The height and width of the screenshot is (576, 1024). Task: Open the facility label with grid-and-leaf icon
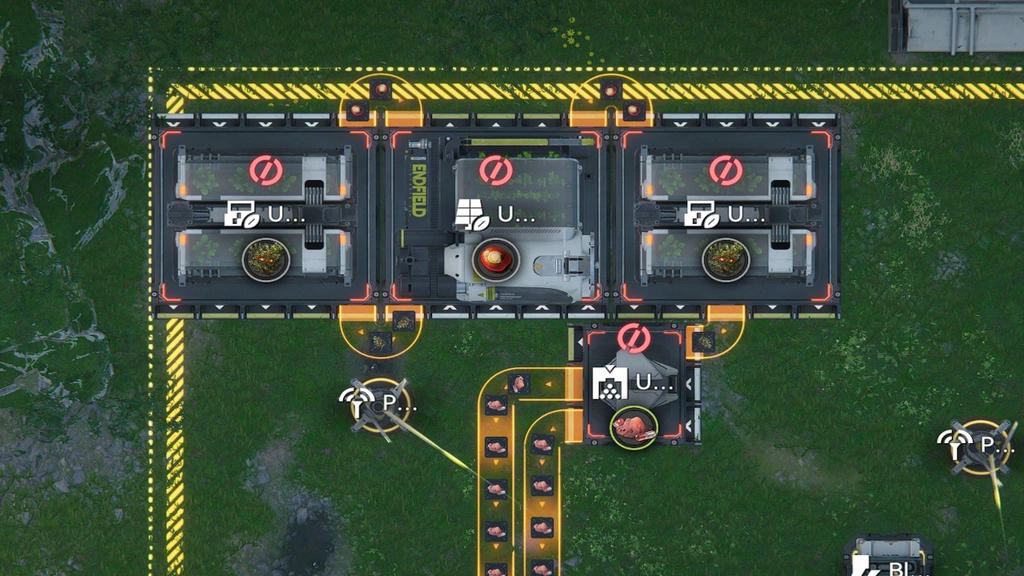click(496, 214)
